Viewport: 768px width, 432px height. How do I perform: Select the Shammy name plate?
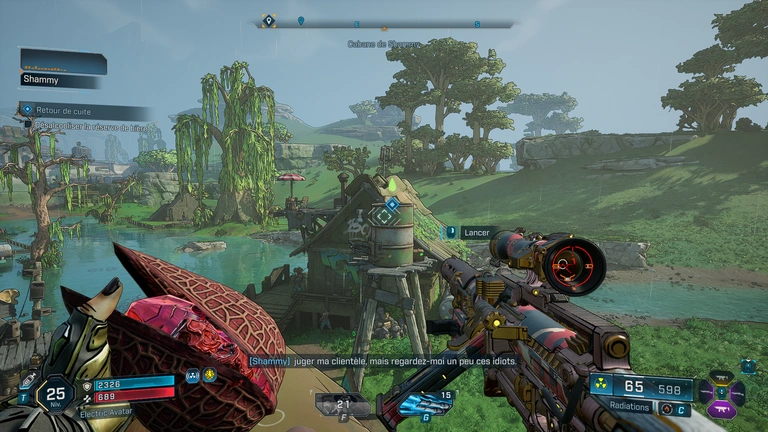(x=62, y=79)
